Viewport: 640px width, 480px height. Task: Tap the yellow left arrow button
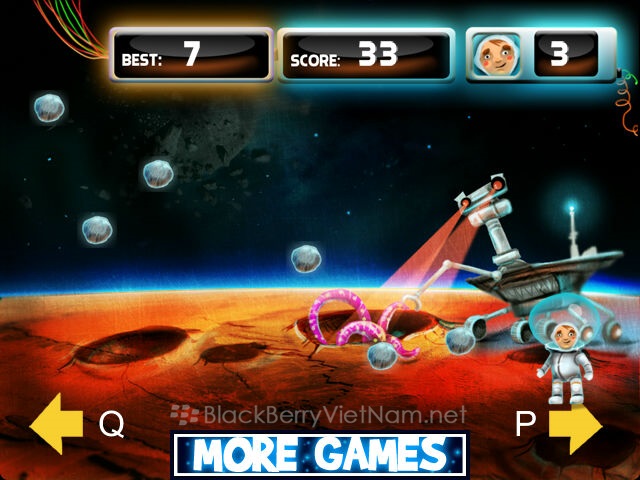tap(56, 424)
